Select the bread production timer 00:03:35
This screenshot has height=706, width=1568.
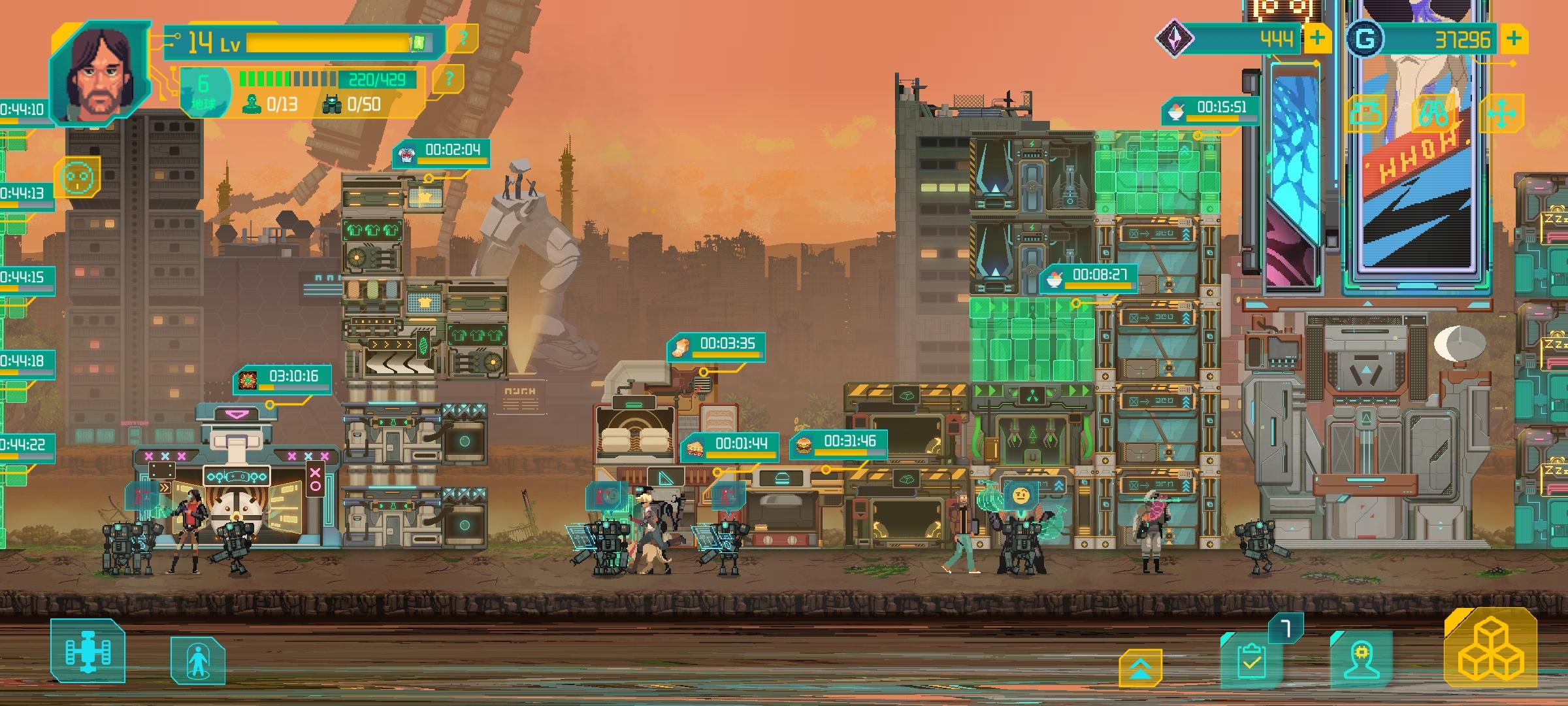(x=716, y=346)
